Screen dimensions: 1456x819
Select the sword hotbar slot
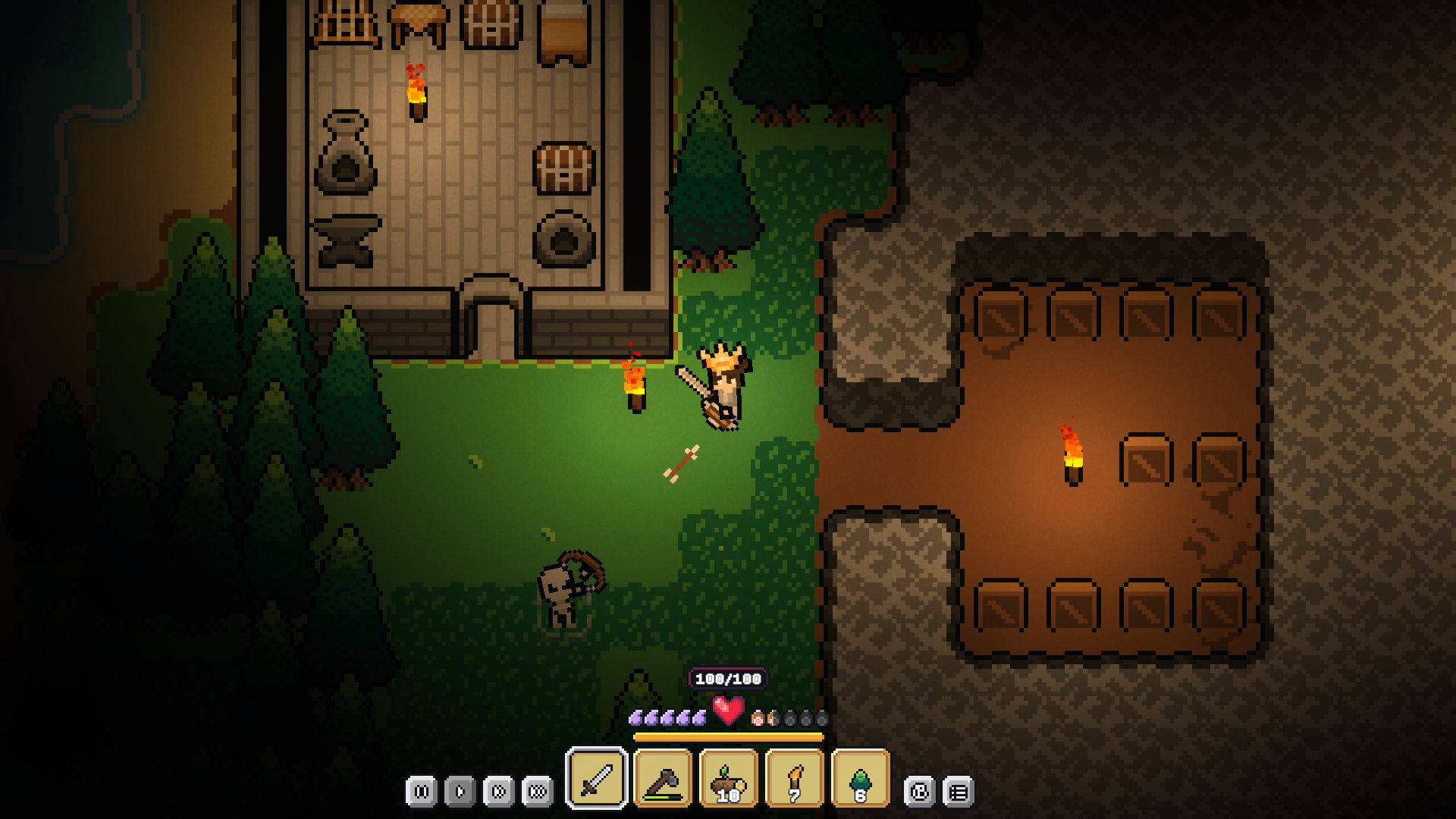597,778
